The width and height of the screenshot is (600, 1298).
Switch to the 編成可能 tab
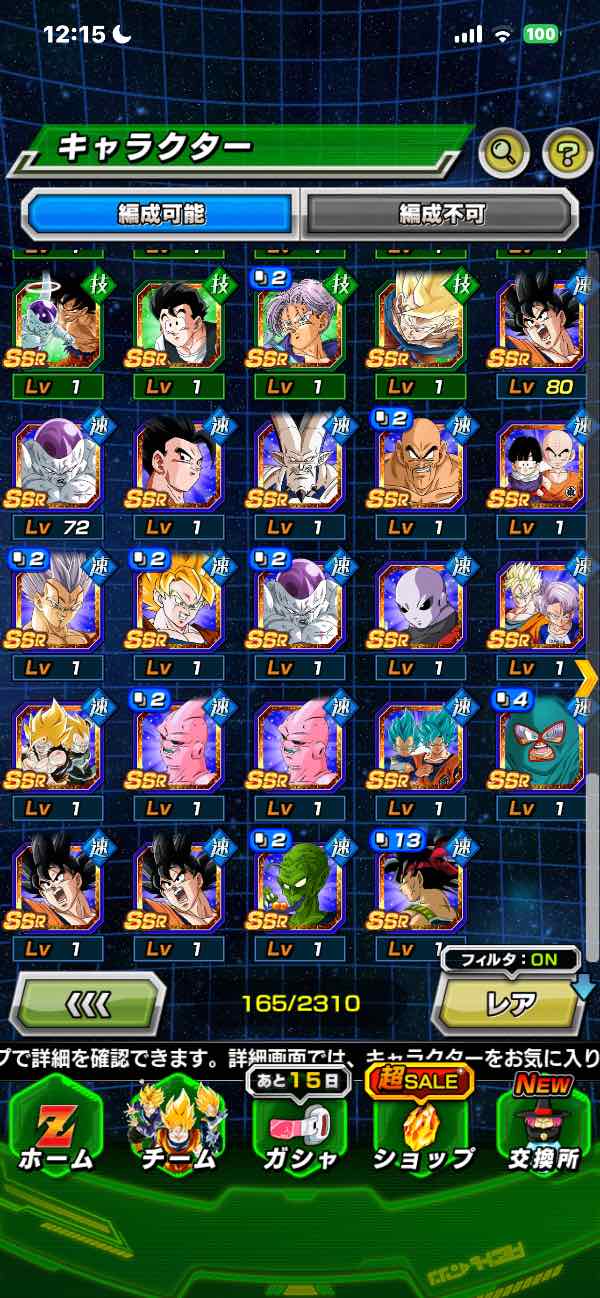click(x=160, y=213)
